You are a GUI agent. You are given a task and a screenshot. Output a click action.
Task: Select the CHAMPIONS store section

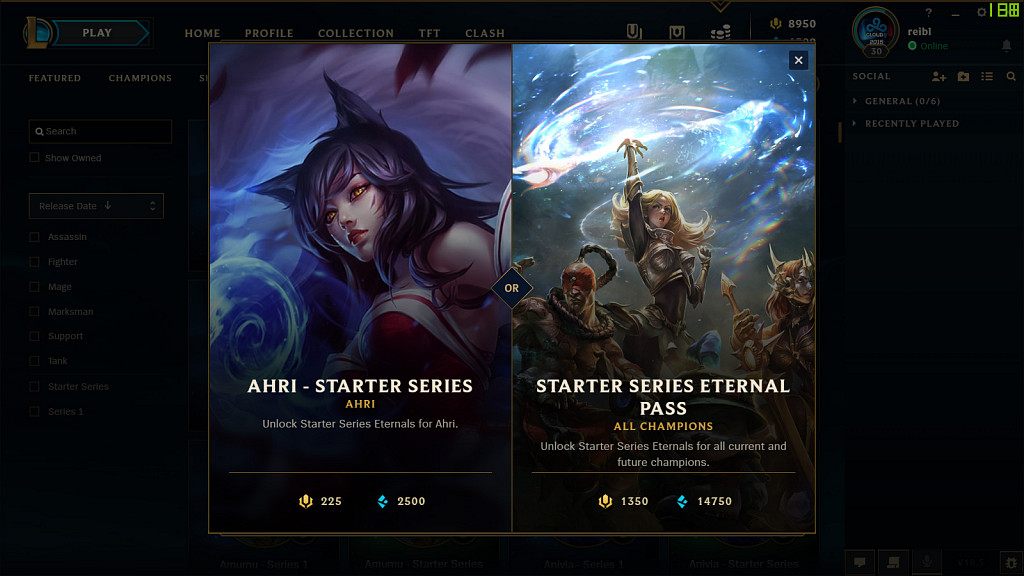(x=140, y=78)
